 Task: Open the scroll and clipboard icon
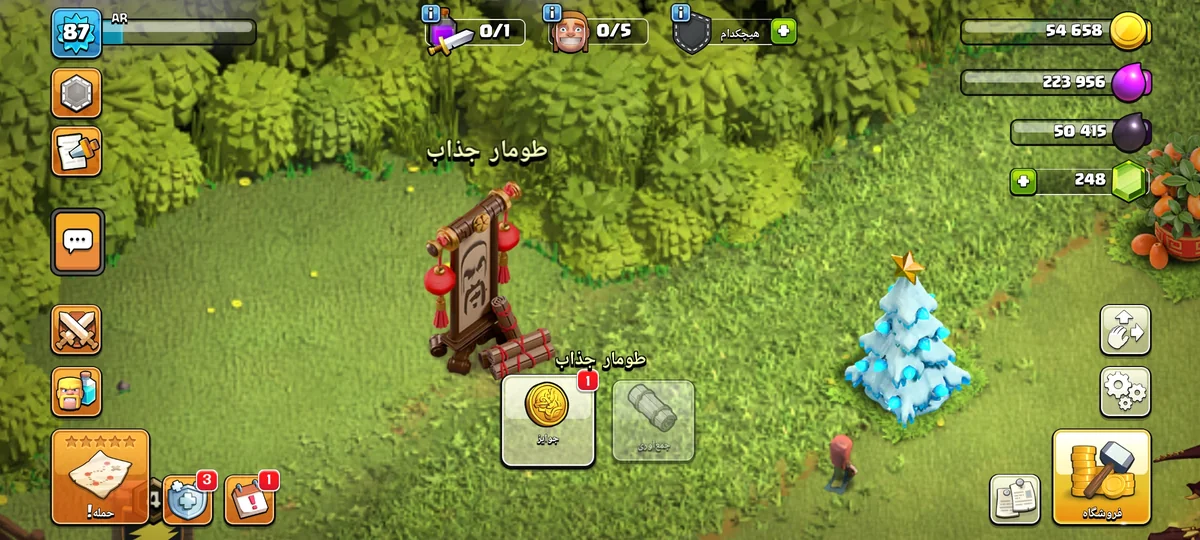point(76,151)
